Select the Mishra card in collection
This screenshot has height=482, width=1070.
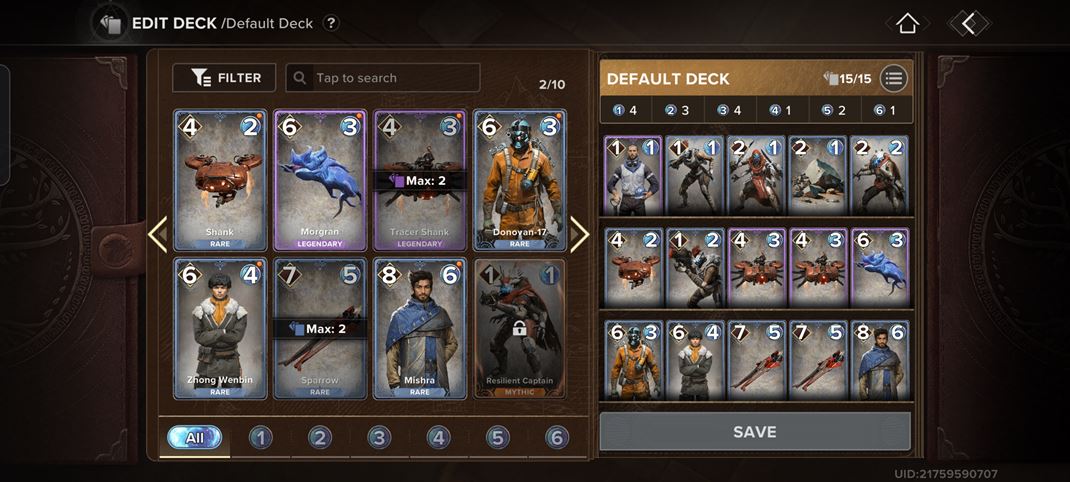[420, 328]
